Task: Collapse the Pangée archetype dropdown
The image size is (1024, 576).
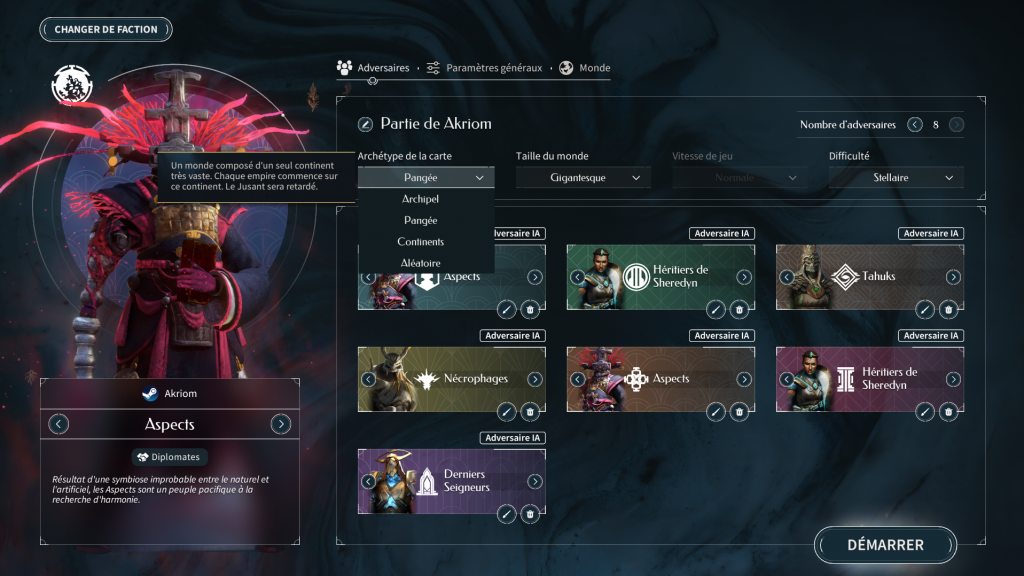Action: pos(425,178)
